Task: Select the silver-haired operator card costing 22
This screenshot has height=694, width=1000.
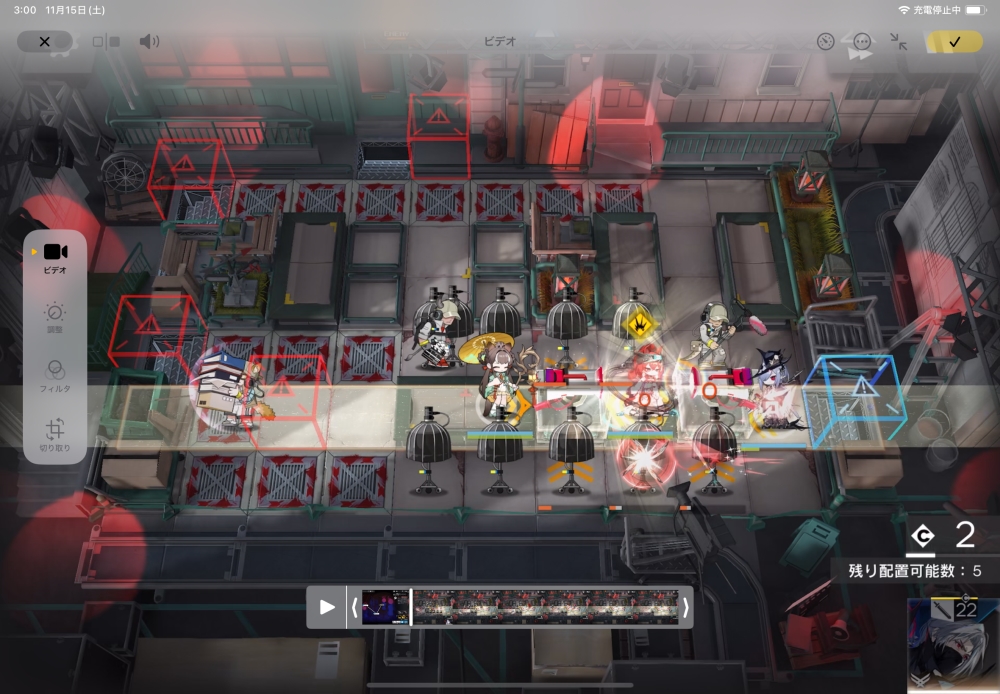Action: coord(953,646)
